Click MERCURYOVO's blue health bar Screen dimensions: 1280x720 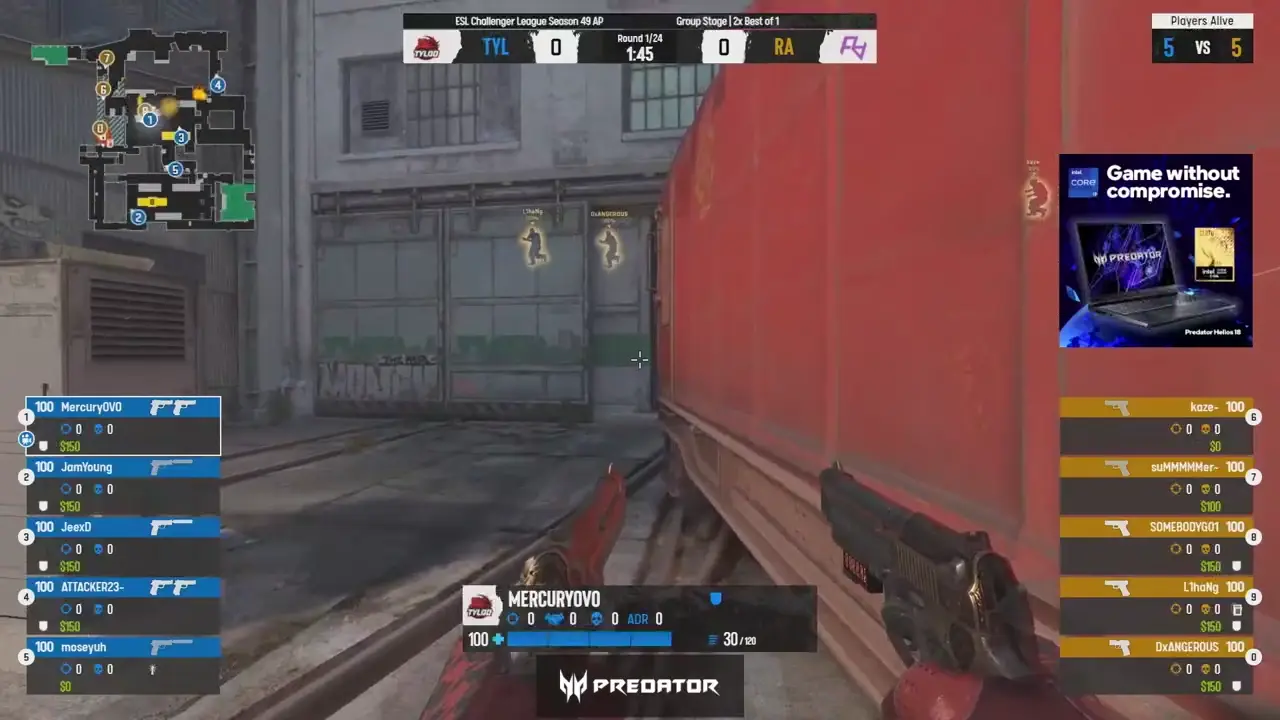click(x=590, y=640)
